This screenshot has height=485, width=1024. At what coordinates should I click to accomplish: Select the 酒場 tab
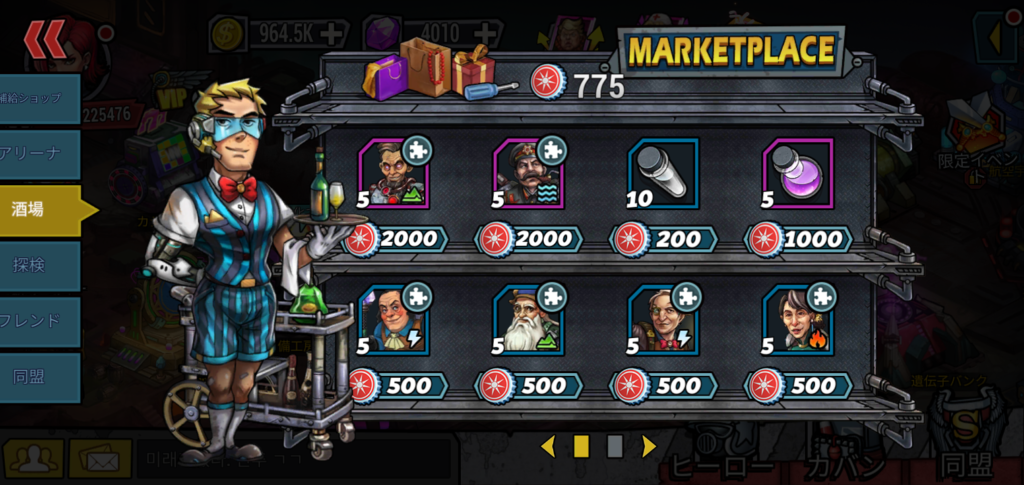pos(39,209)
